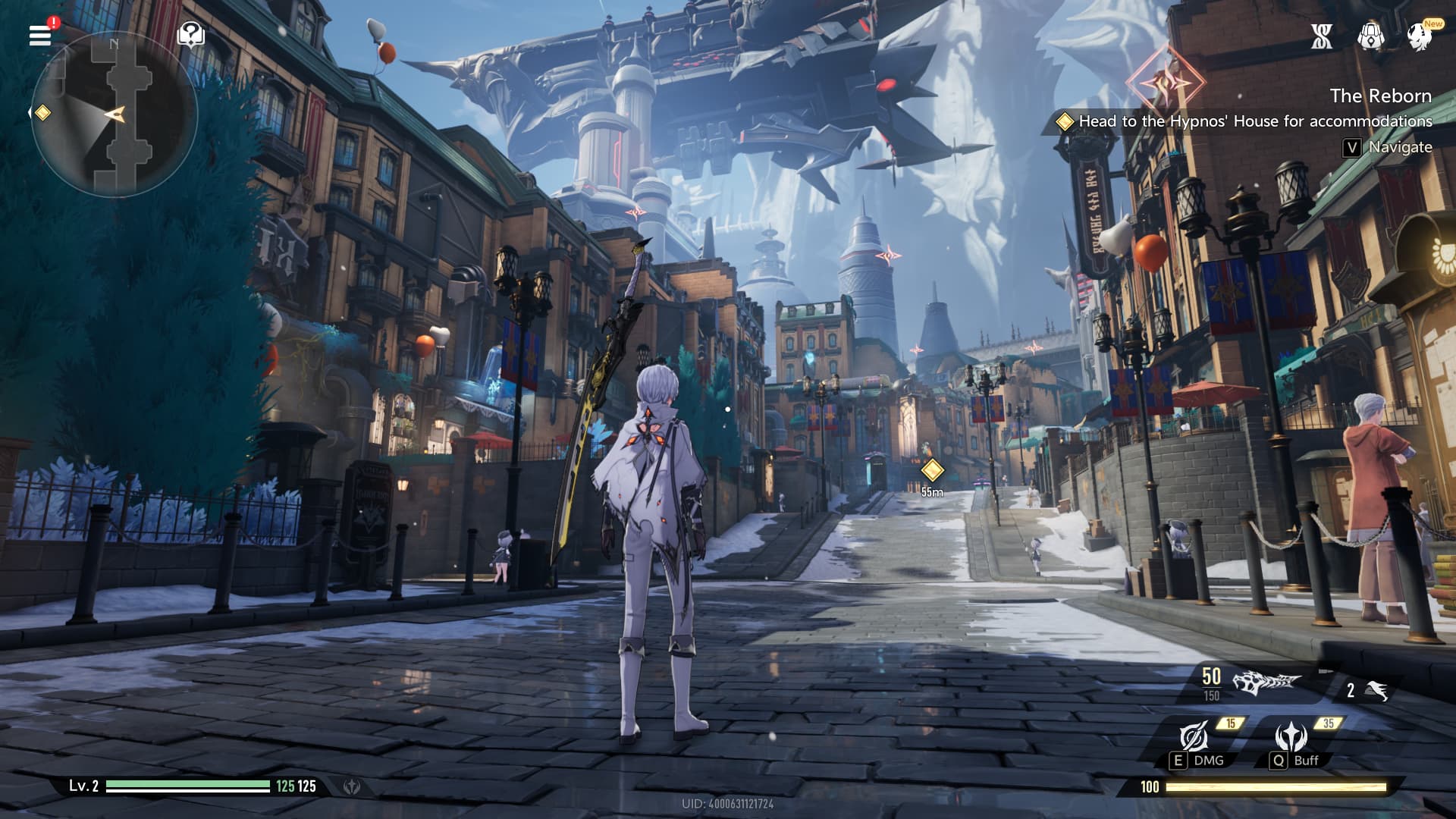Click the hourglass-shaped icon in top bar
This screenshot has width=1456, height=819.
click(x=1322, y=36)
